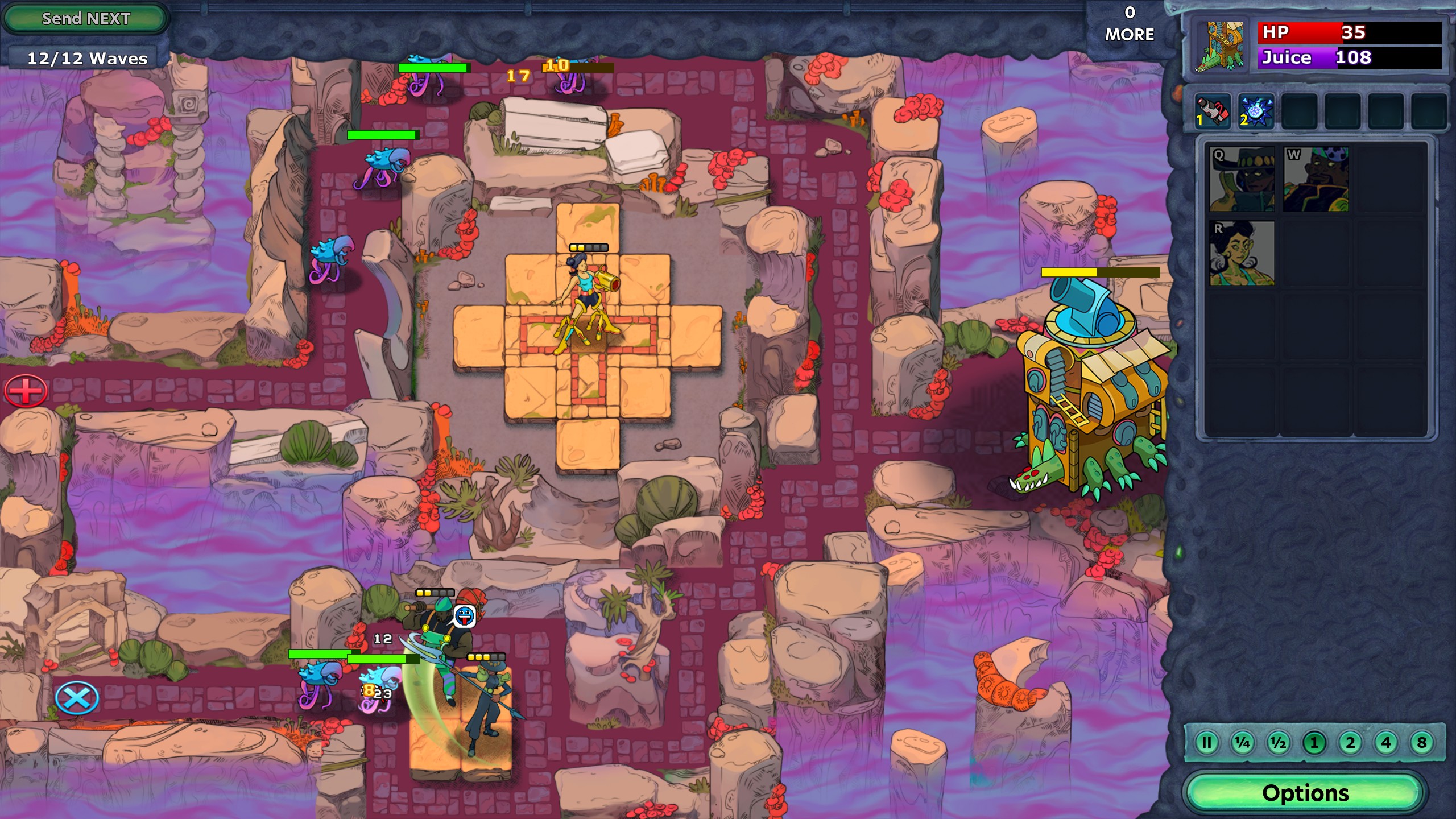This screenshot has width=1456, height=819.
Task: Activate the frost bomb item in slot 2
Action: [x=1258, y=111]
